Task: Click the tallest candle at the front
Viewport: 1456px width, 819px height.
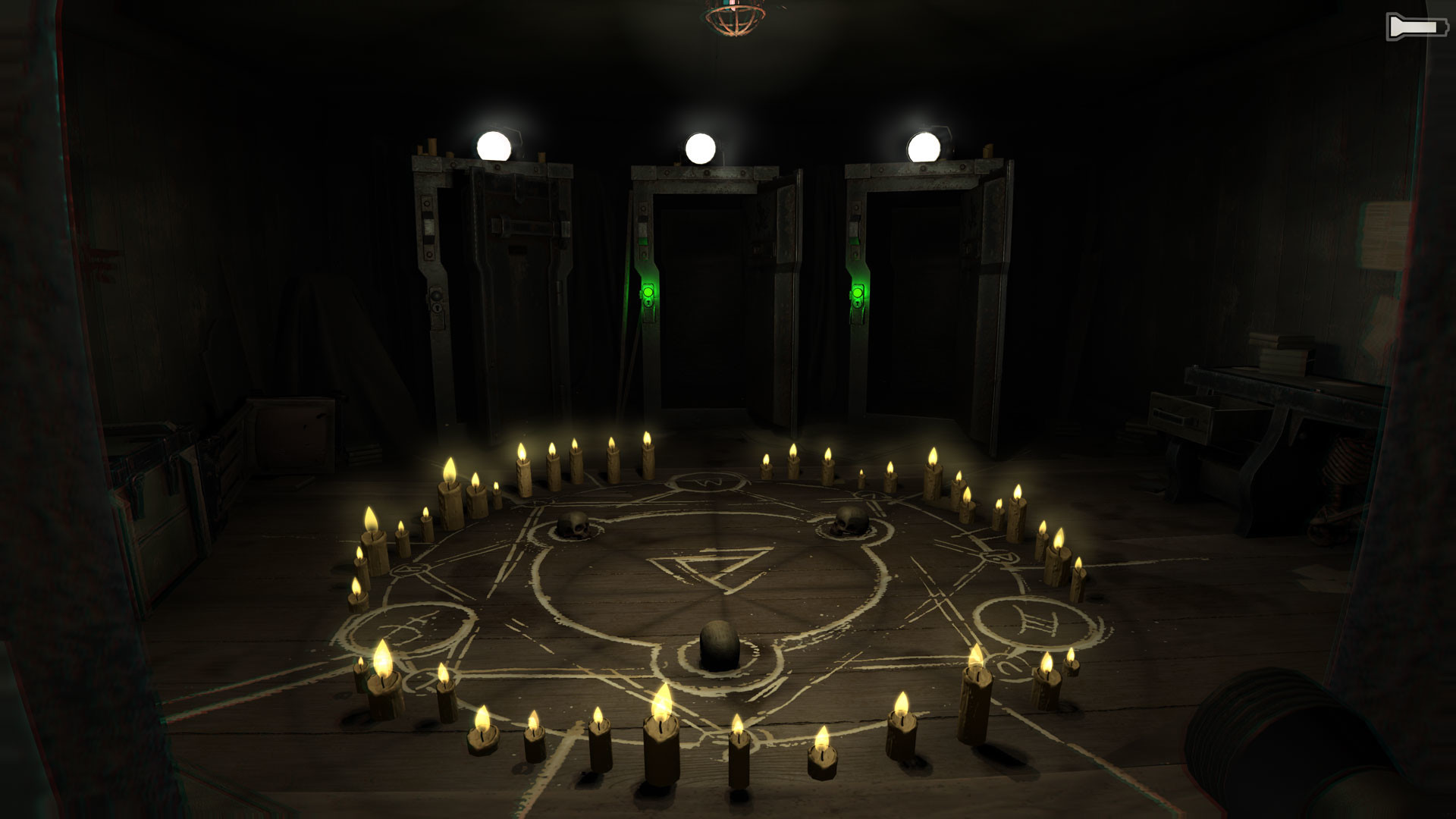Action: click(660, 739)
